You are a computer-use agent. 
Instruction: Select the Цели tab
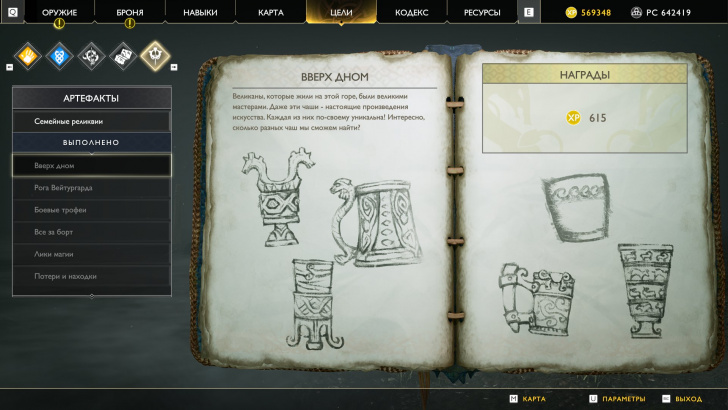340,12
